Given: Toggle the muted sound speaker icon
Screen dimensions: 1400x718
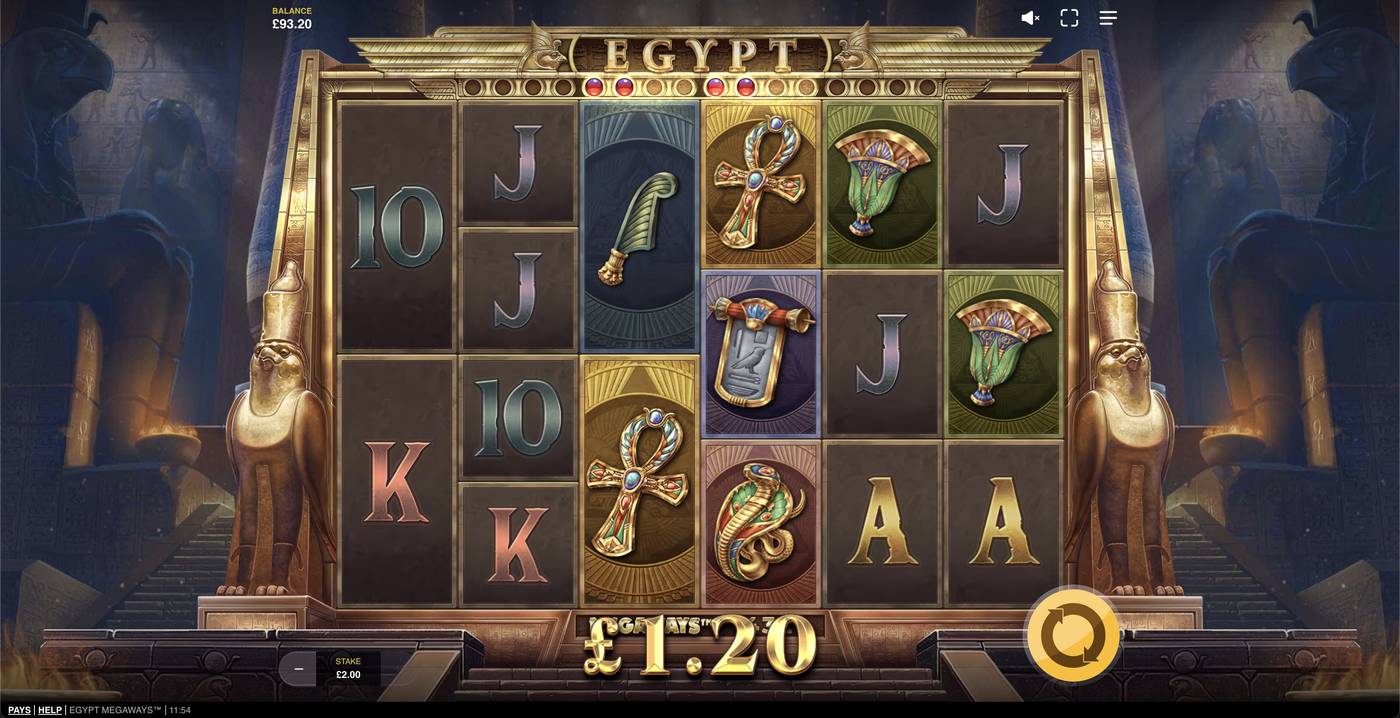Looking at the screenshot, I should point(1030,18).
